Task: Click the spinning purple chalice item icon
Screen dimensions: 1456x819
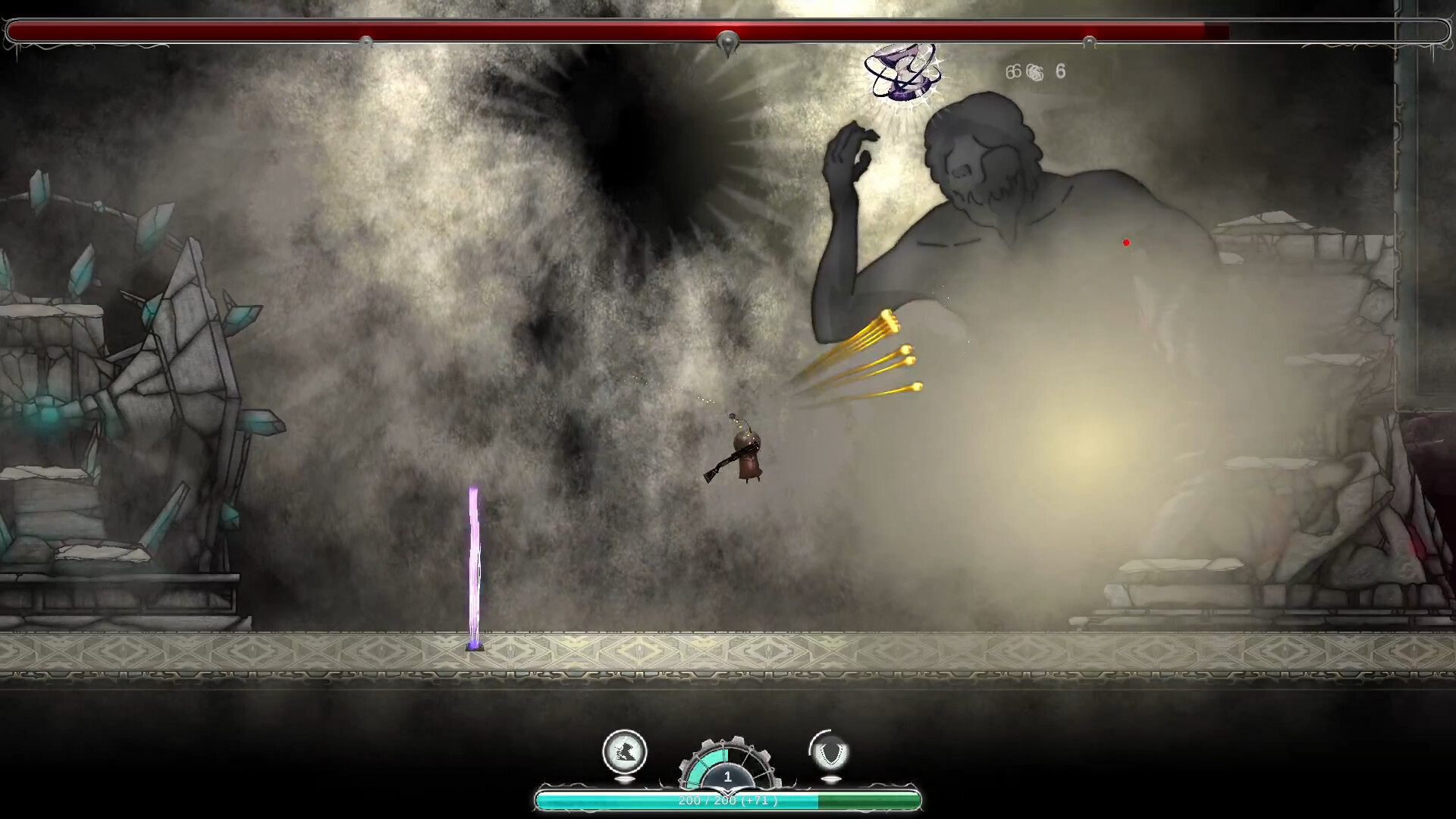Action: [x=902, y=72]
